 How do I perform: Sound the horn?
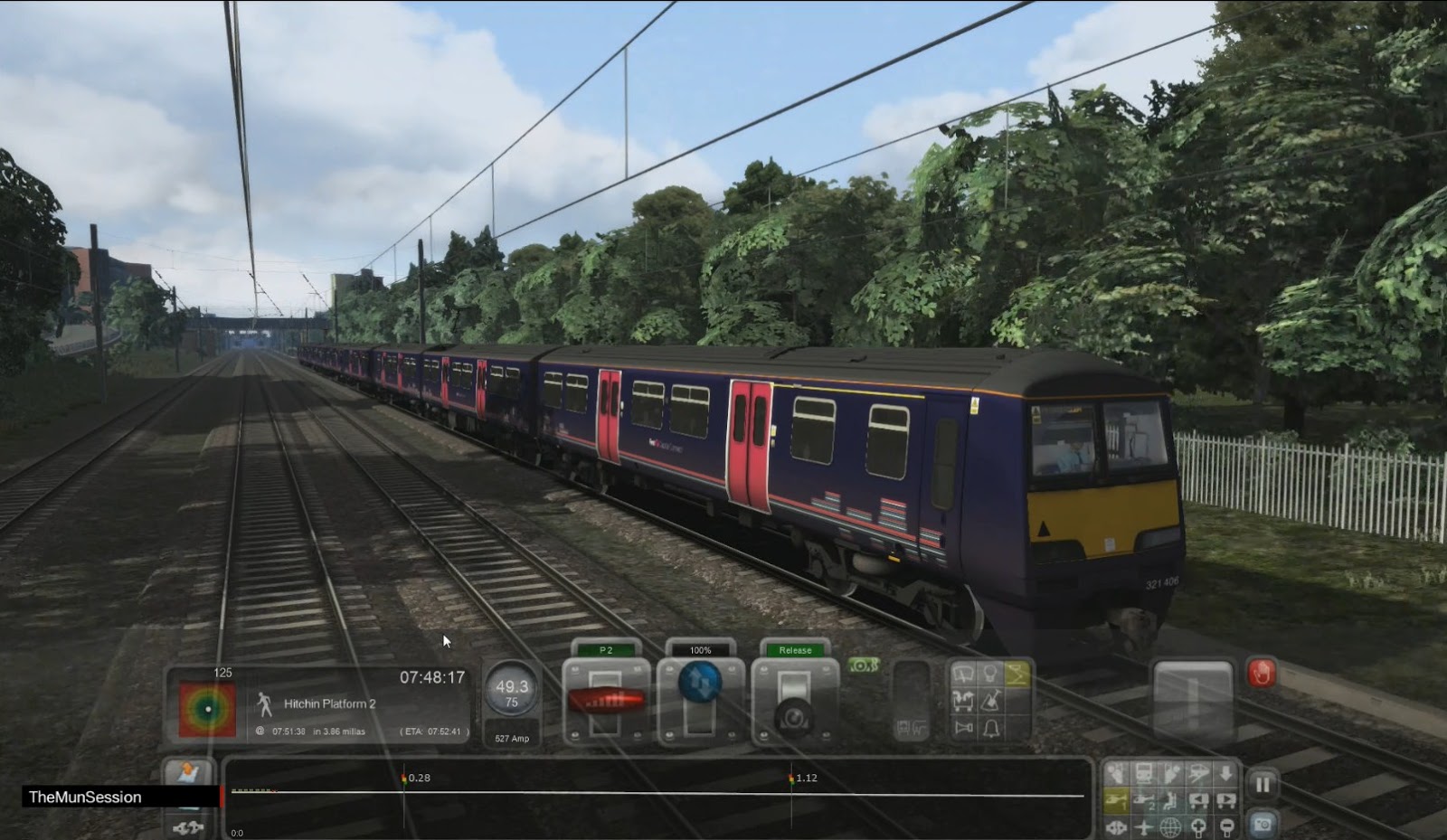tap(964, 727)
